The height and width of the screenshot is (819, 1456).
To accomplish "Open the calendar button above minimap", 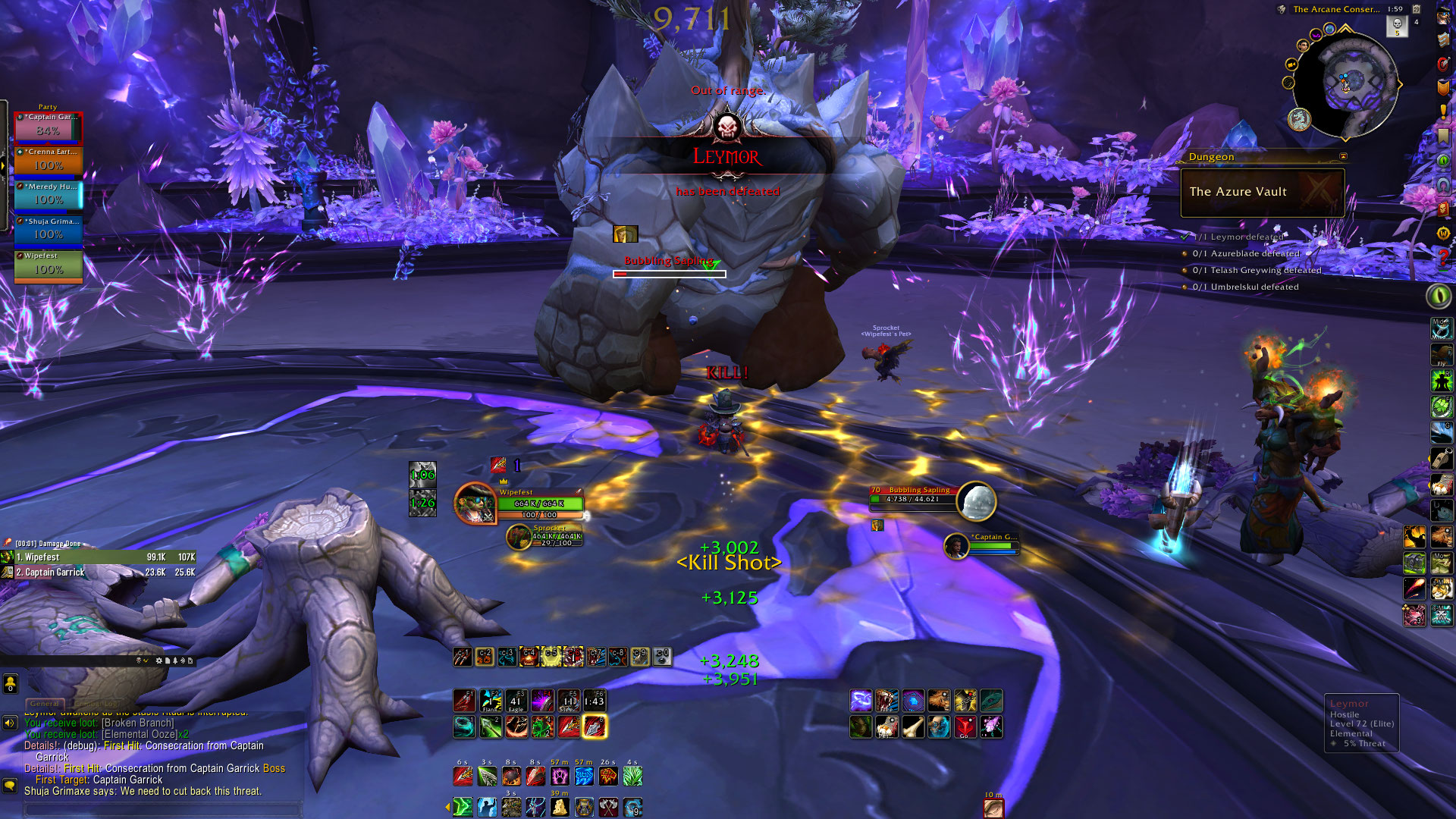I will (1416, 9).
